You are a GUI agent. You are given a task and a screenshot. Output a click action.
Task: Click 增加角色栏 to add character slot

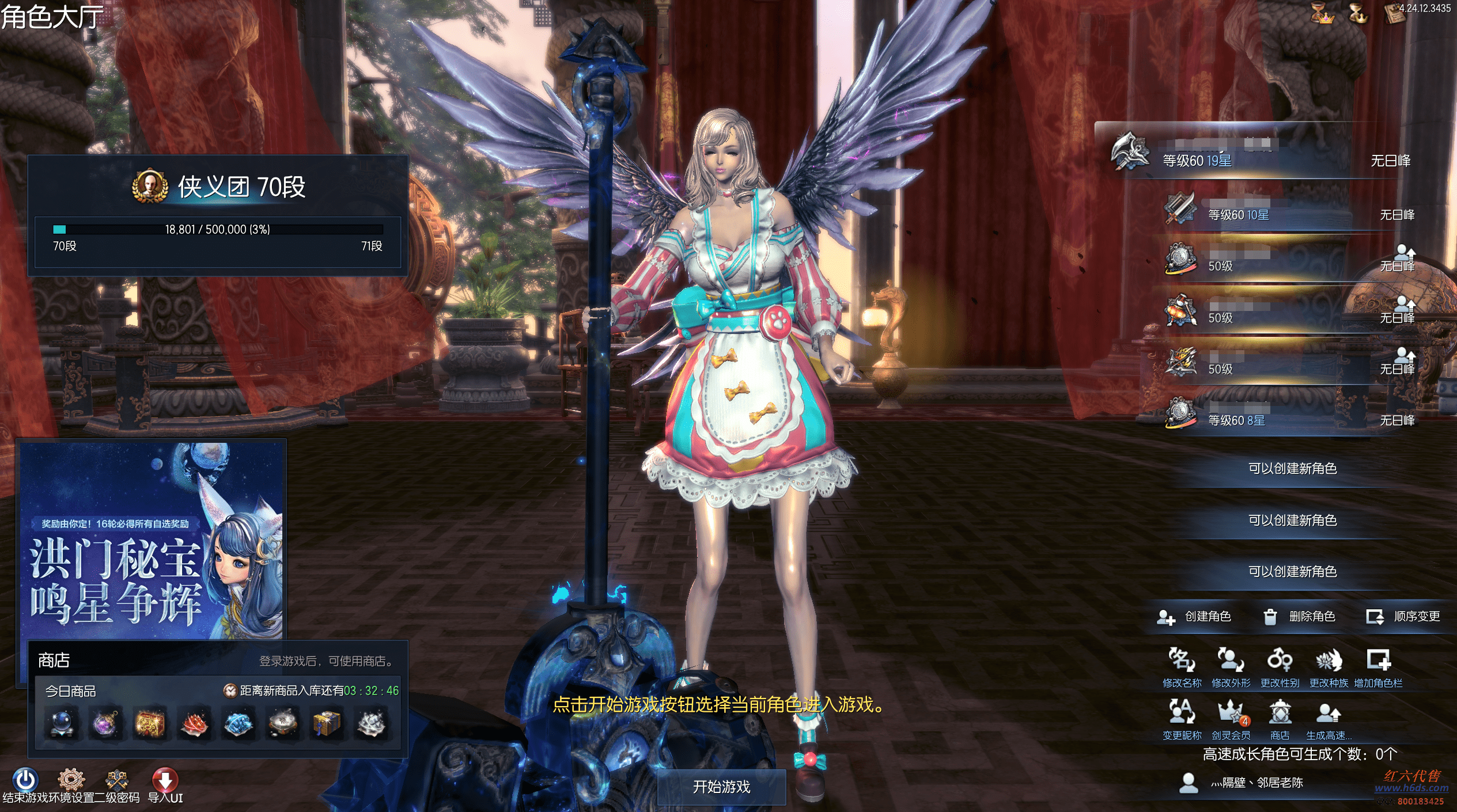click(x=1378, y=661)
